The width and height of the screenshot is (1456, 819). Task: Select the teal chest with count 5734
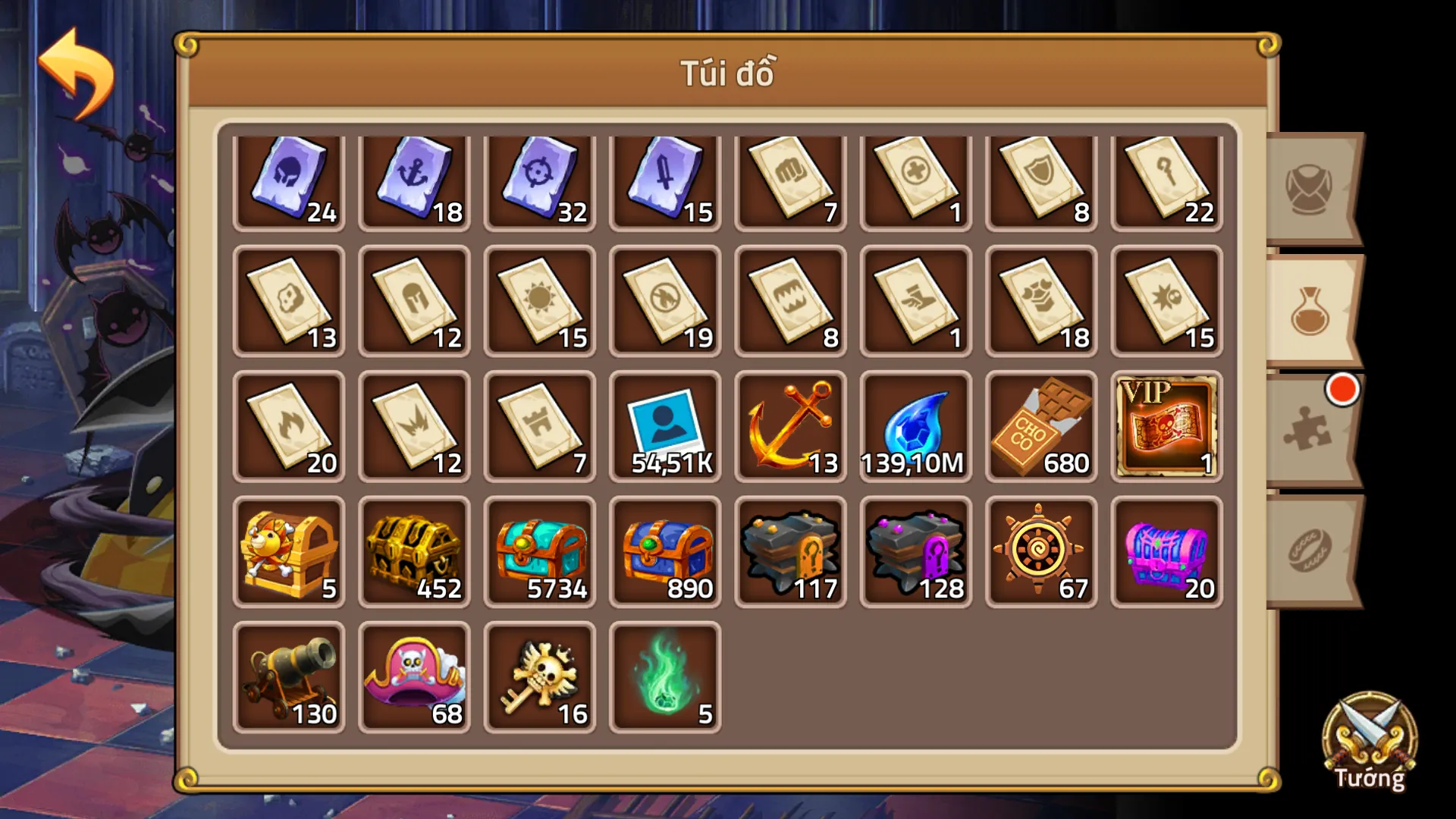tap(539, 552)
